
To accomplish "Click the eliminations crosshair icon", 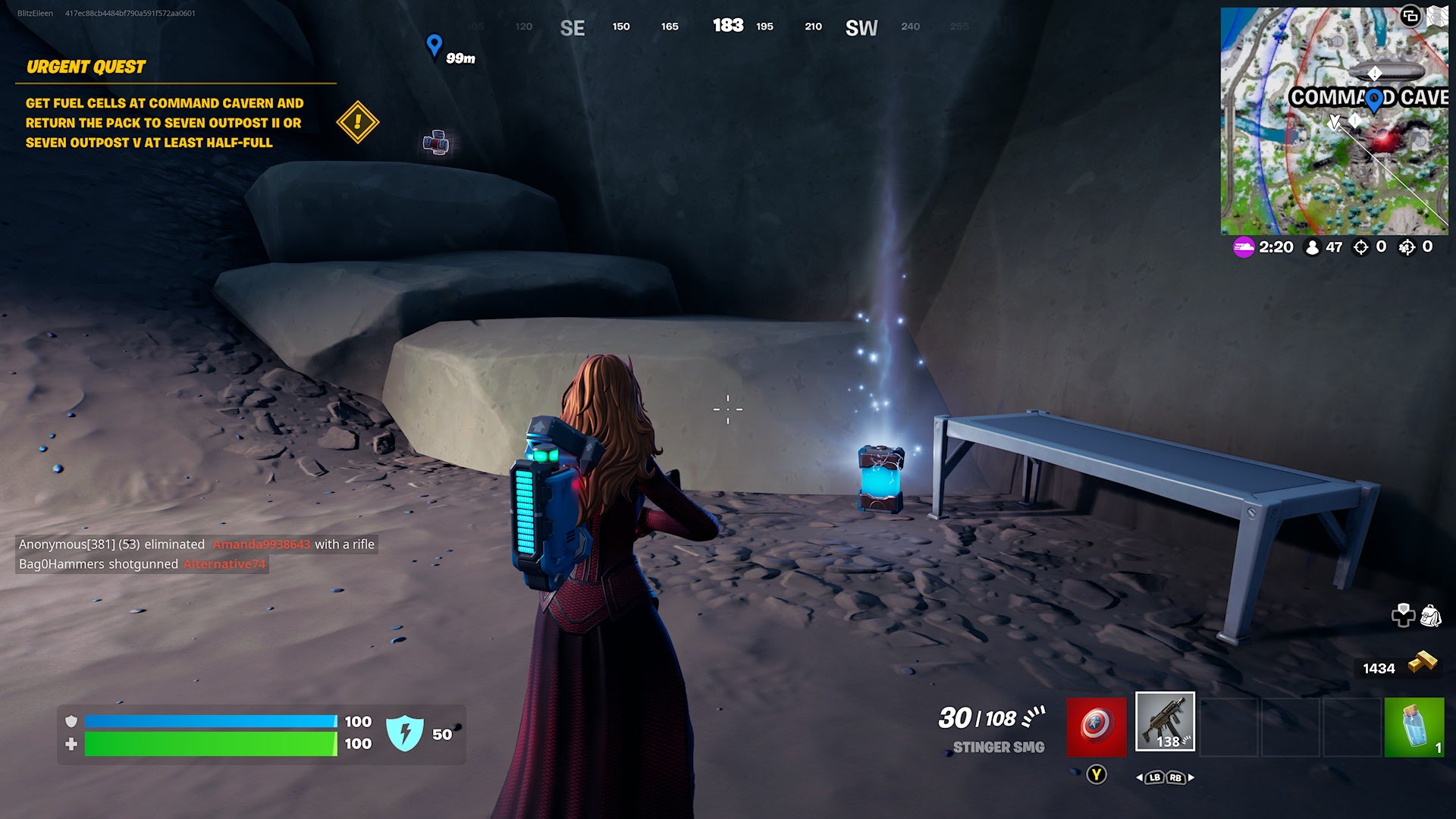I will [1361, 247].
